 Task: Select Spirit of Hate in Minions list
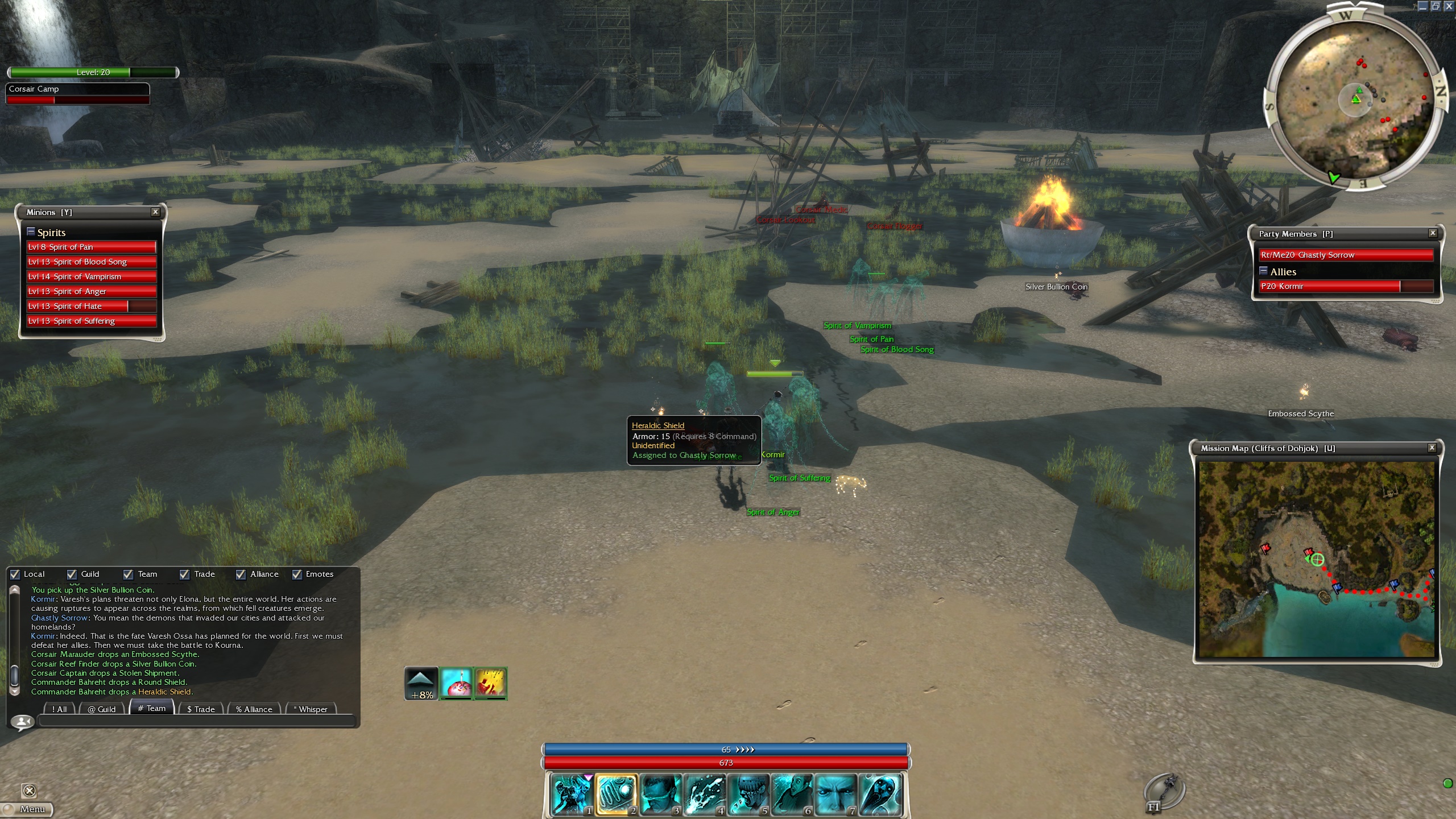point(91,306)
